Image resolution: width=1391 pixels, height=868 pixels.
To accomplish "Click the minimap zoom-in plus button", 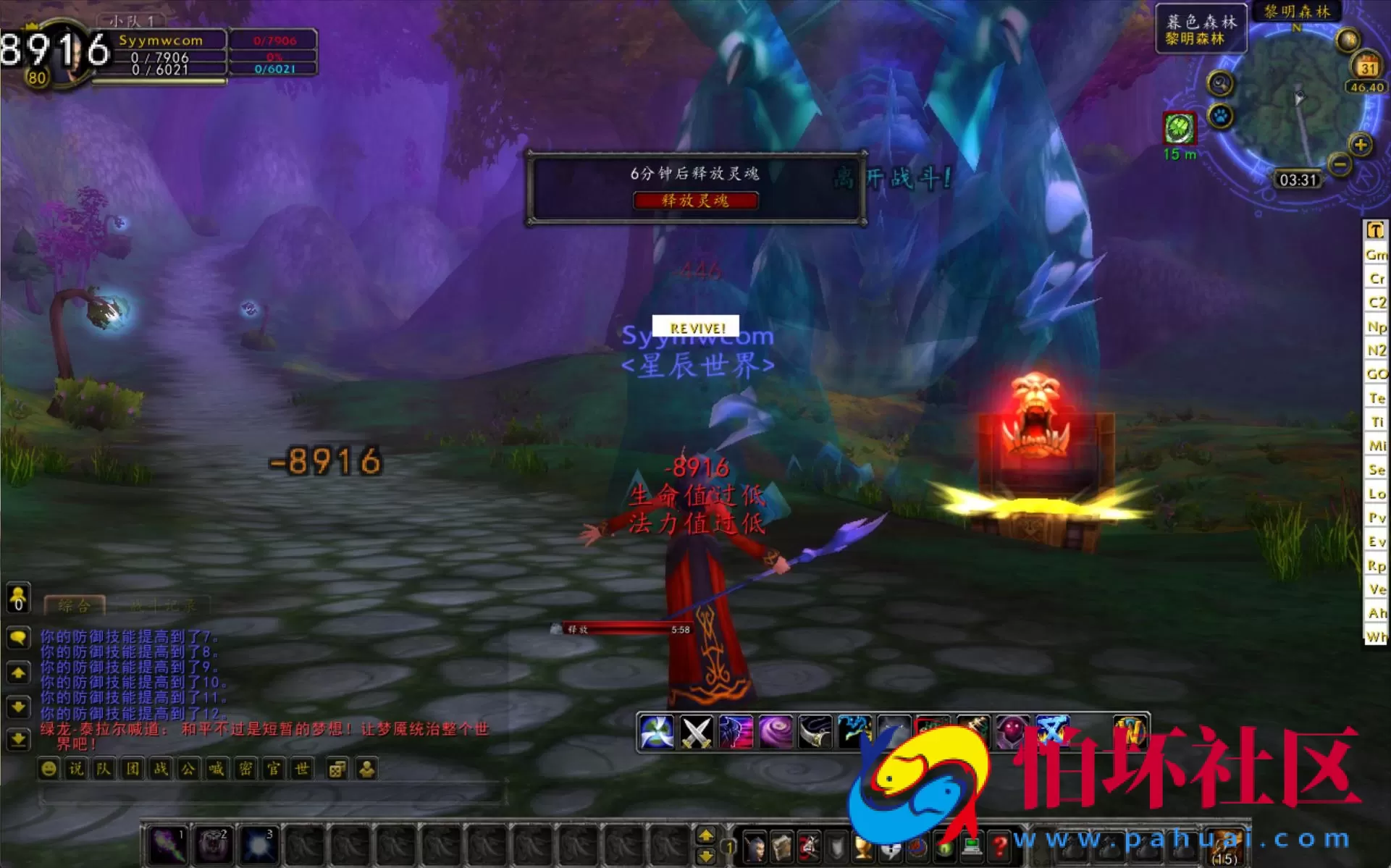I will pyautogui.click(x=1360, y=143).
